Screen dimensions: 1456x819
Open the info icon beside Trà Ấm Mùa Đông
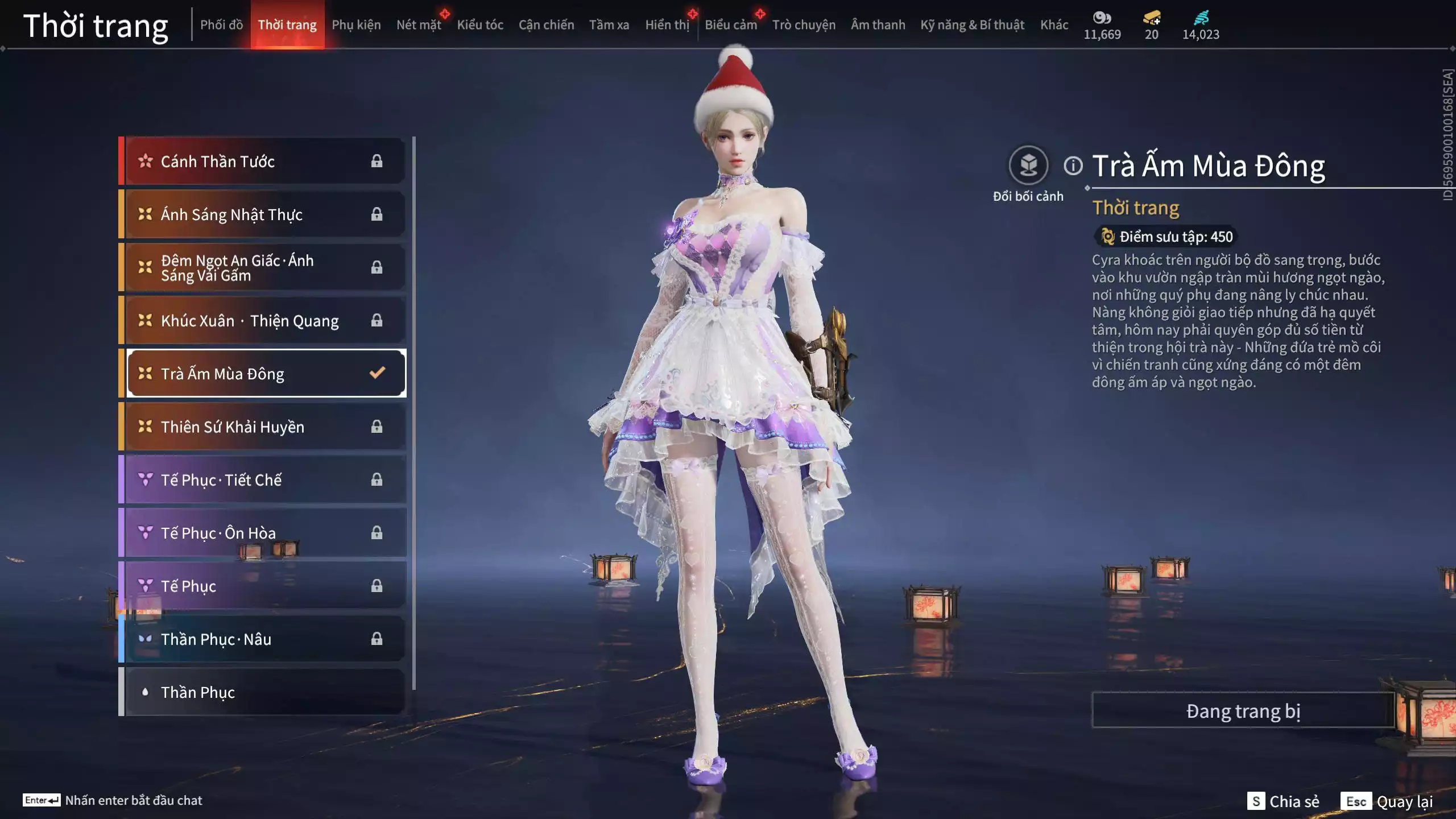click(1073, 166)
